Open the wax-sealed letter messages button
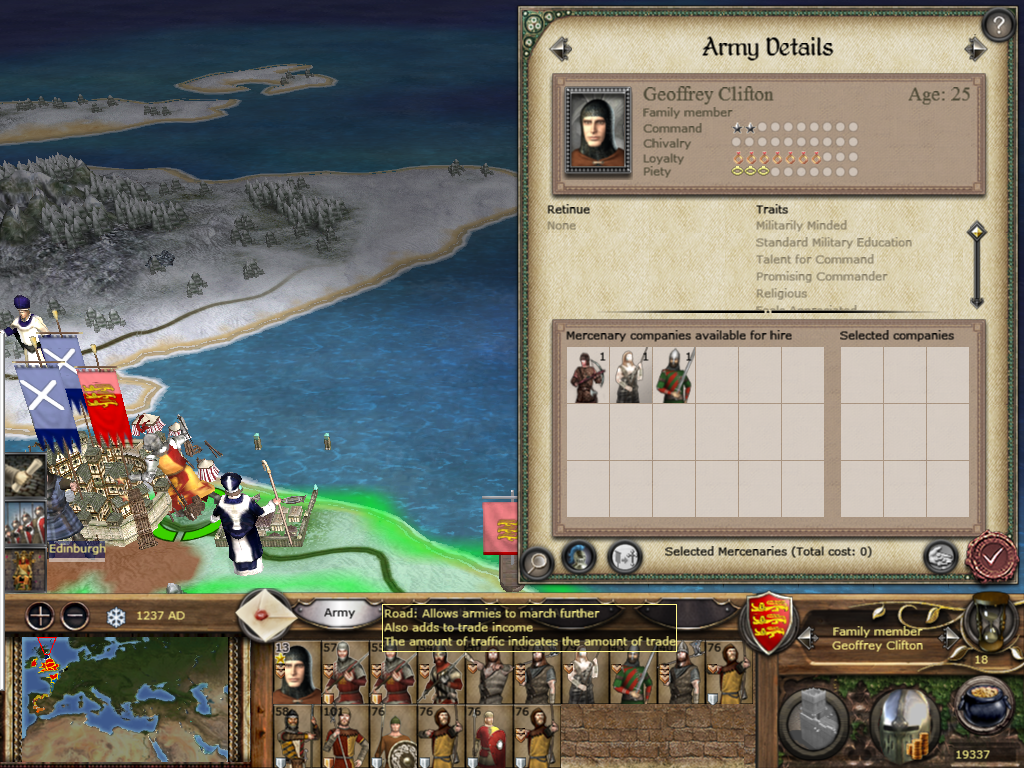1024x768 pixels. (267, 614)
